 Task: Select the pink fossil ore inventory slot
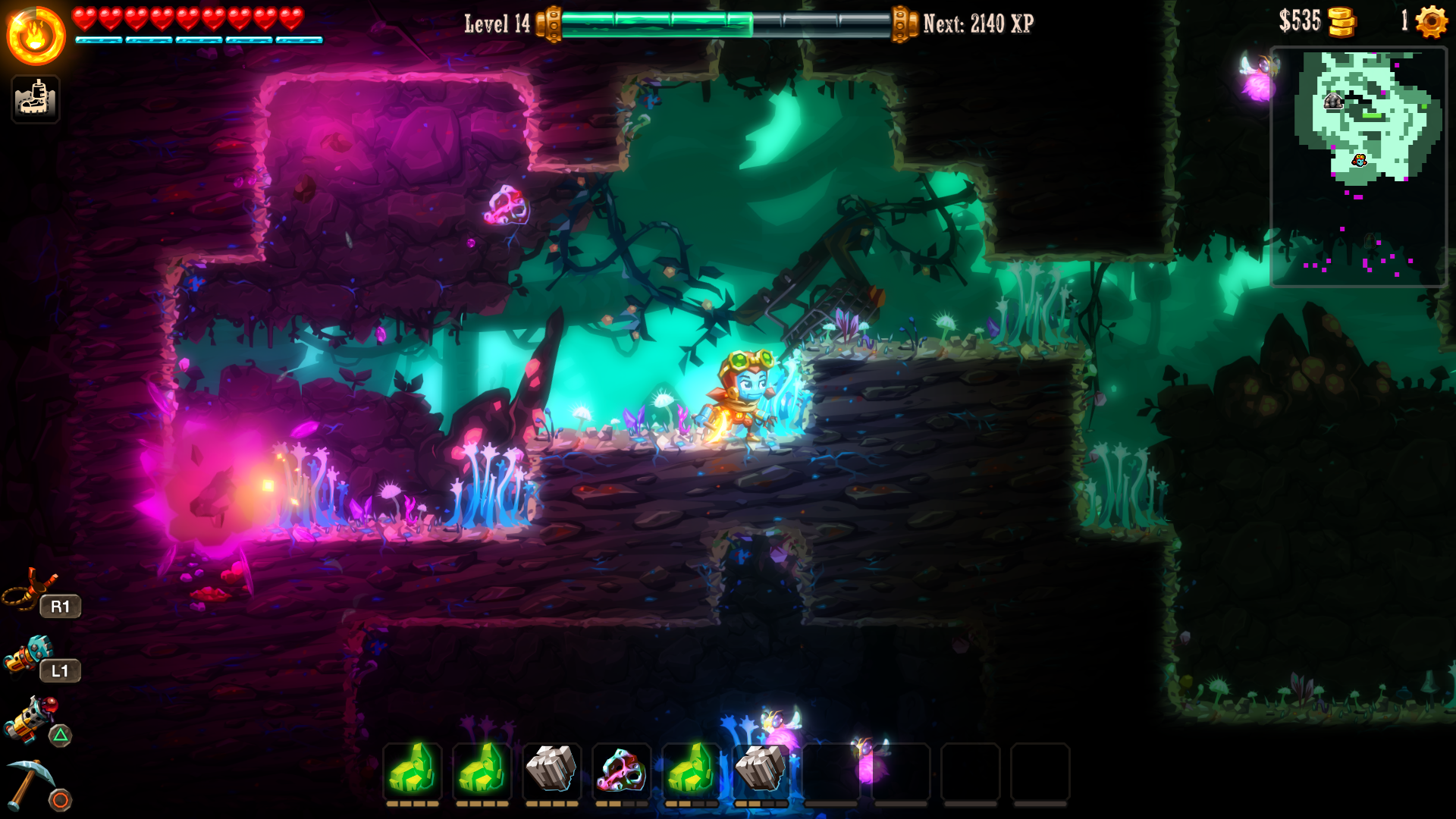point(621,771)
